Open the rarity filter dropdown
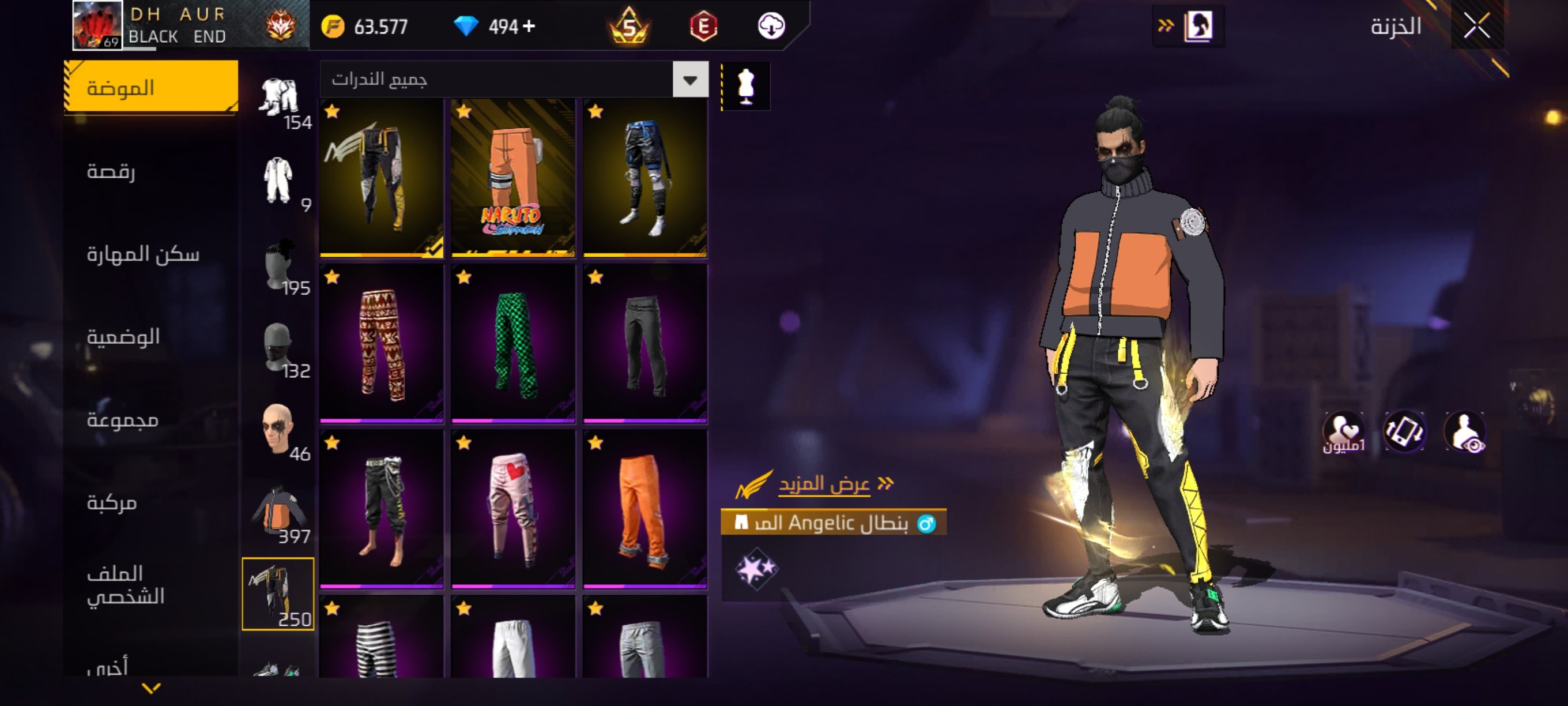Screen dimensions: 1568x706 689,79
